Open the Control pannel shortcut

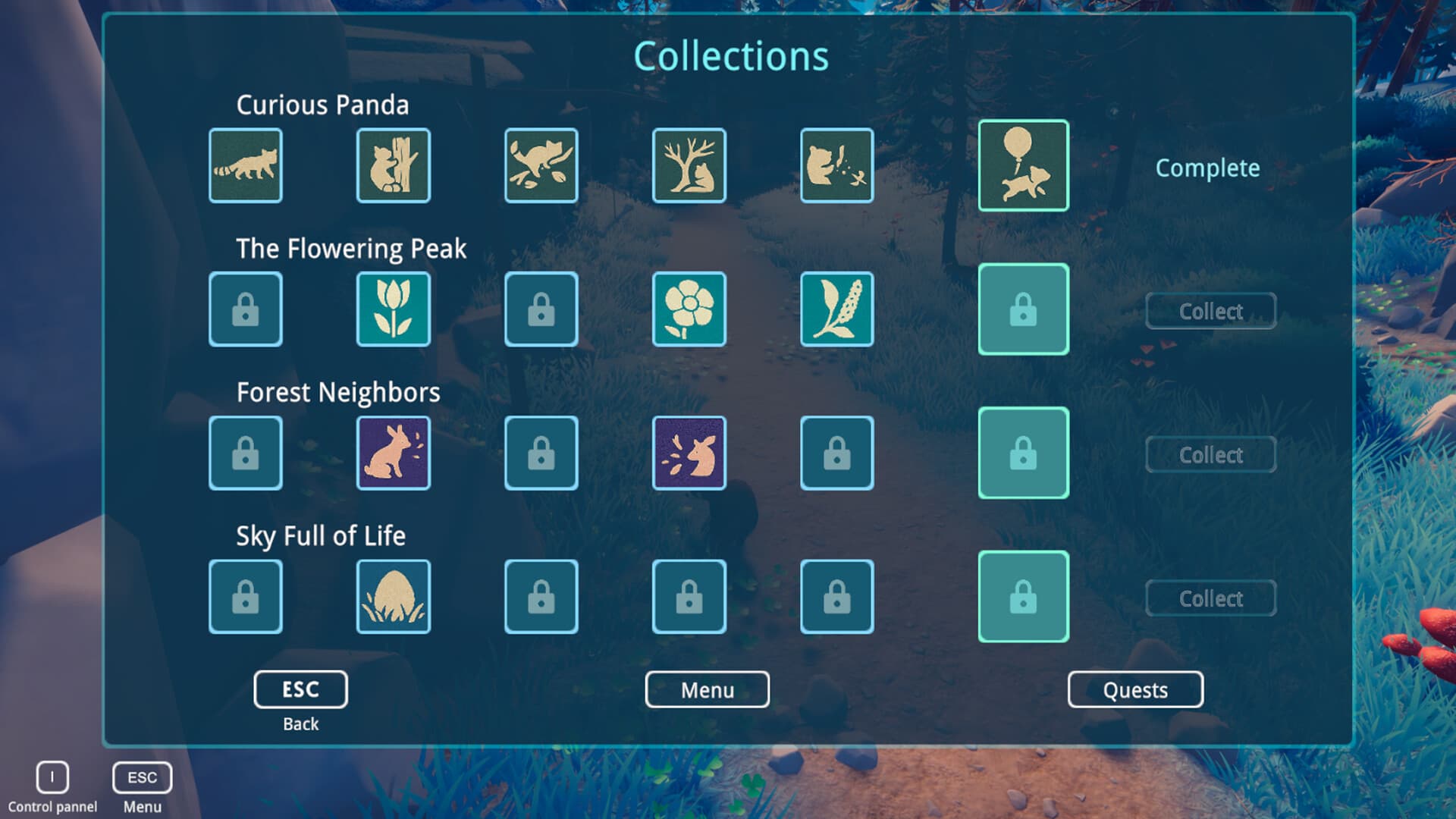tap(52, 775)
